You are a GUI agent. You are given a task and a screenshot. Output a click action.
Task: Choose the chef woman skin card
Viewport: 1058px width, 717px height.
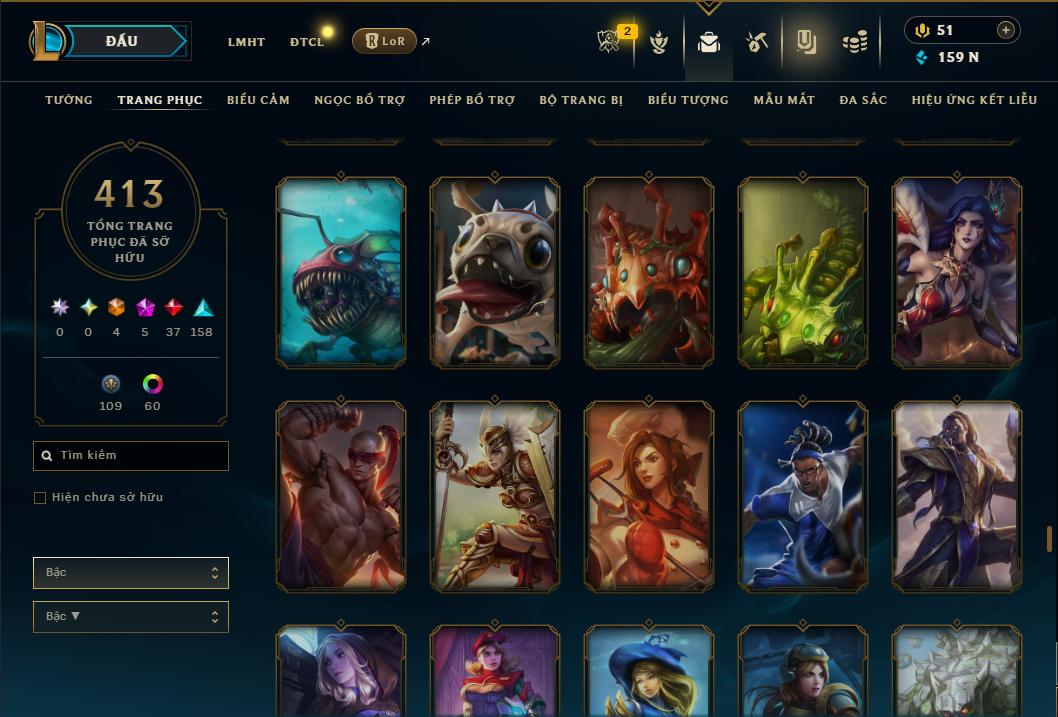pos(649,496)
